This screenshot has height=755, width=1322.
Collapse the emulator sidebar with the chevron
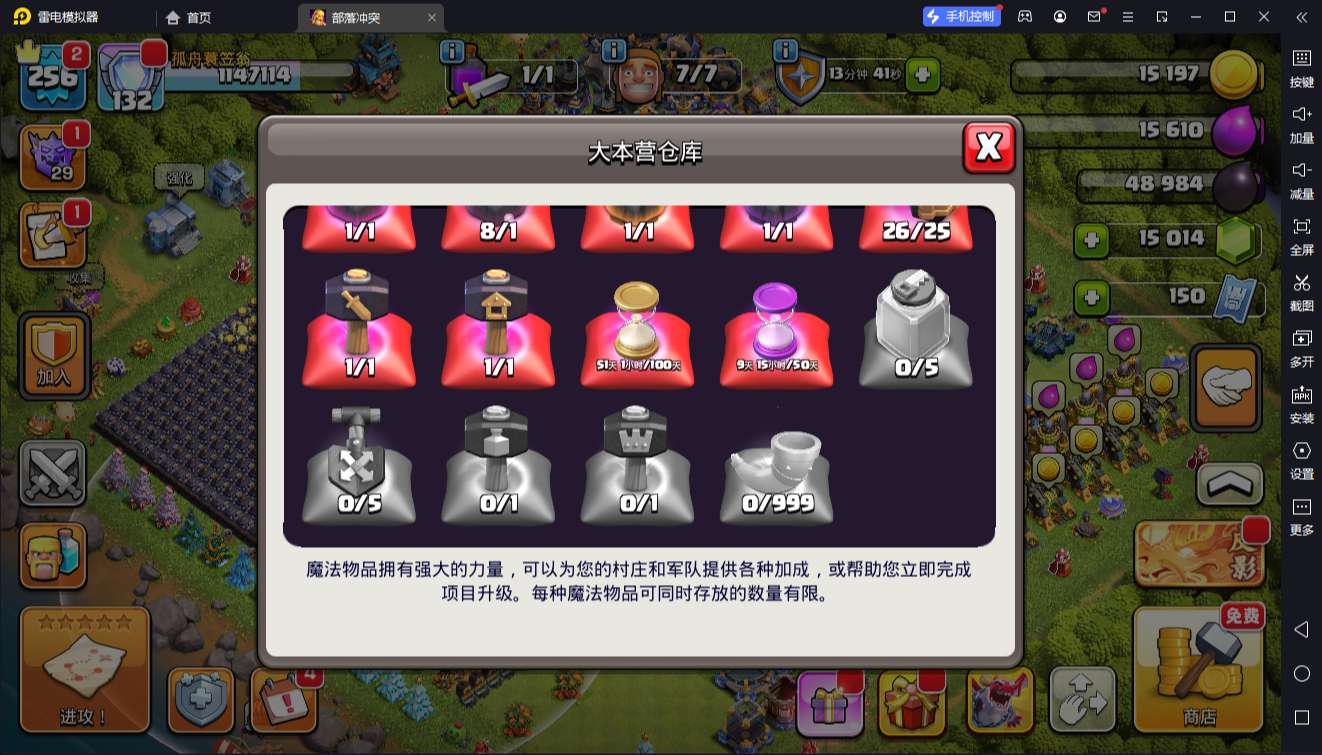click(1302, 16)
